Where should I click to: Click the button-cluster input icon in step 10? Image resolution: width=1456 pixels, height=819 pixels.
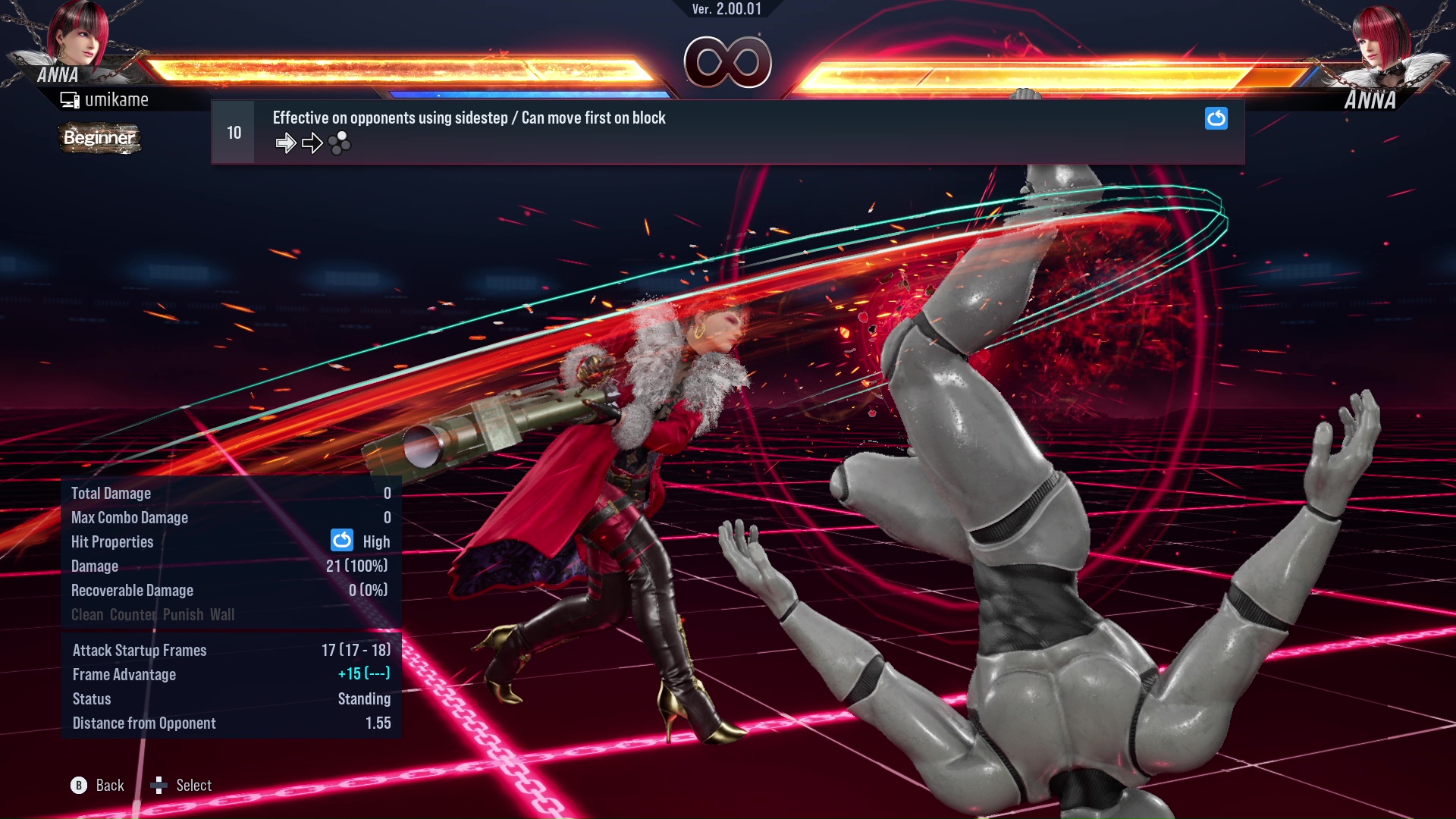pos(340,142)
